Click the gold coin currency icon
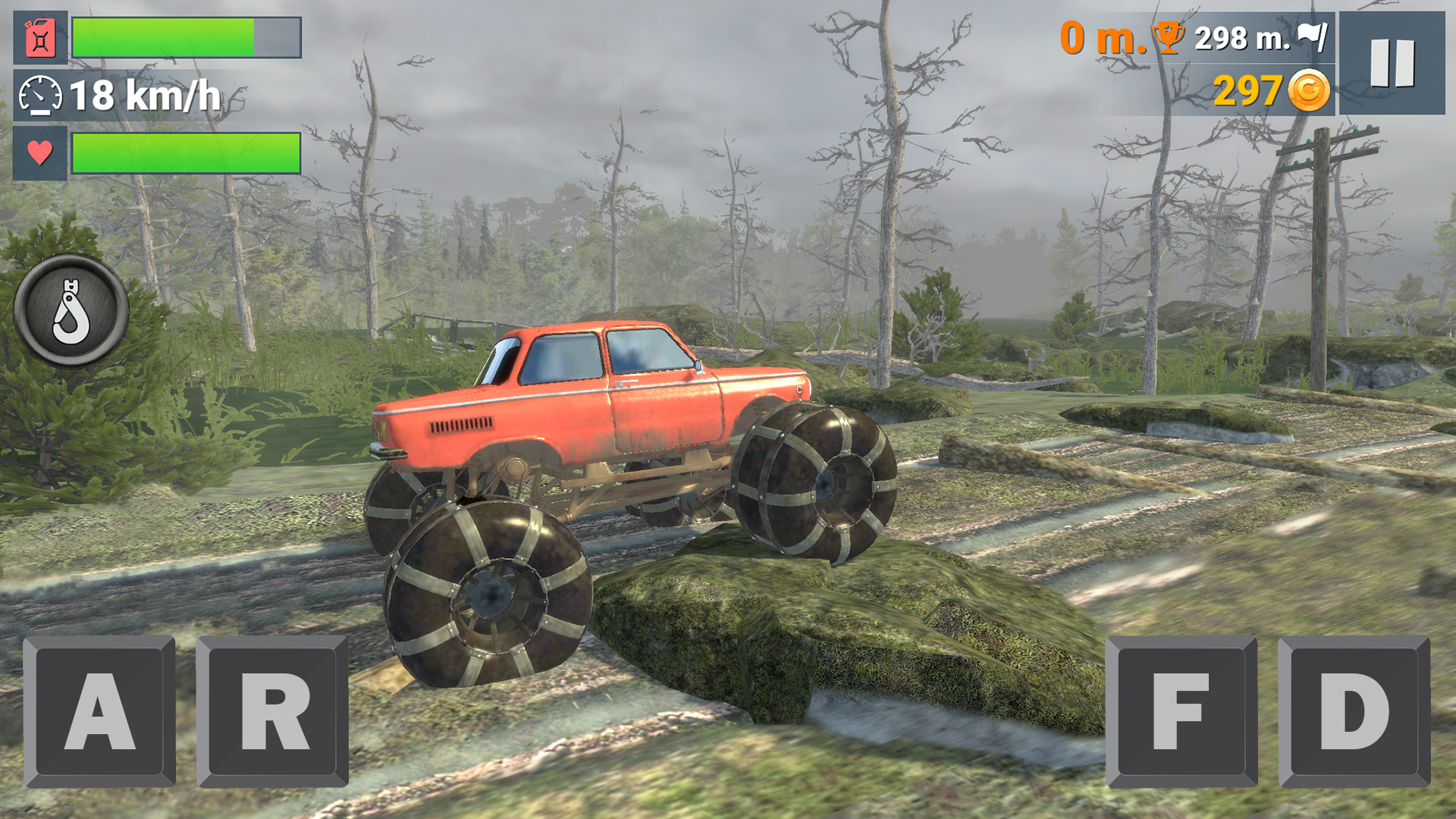Screen dimensions: 1456x819 point(1309,89)
